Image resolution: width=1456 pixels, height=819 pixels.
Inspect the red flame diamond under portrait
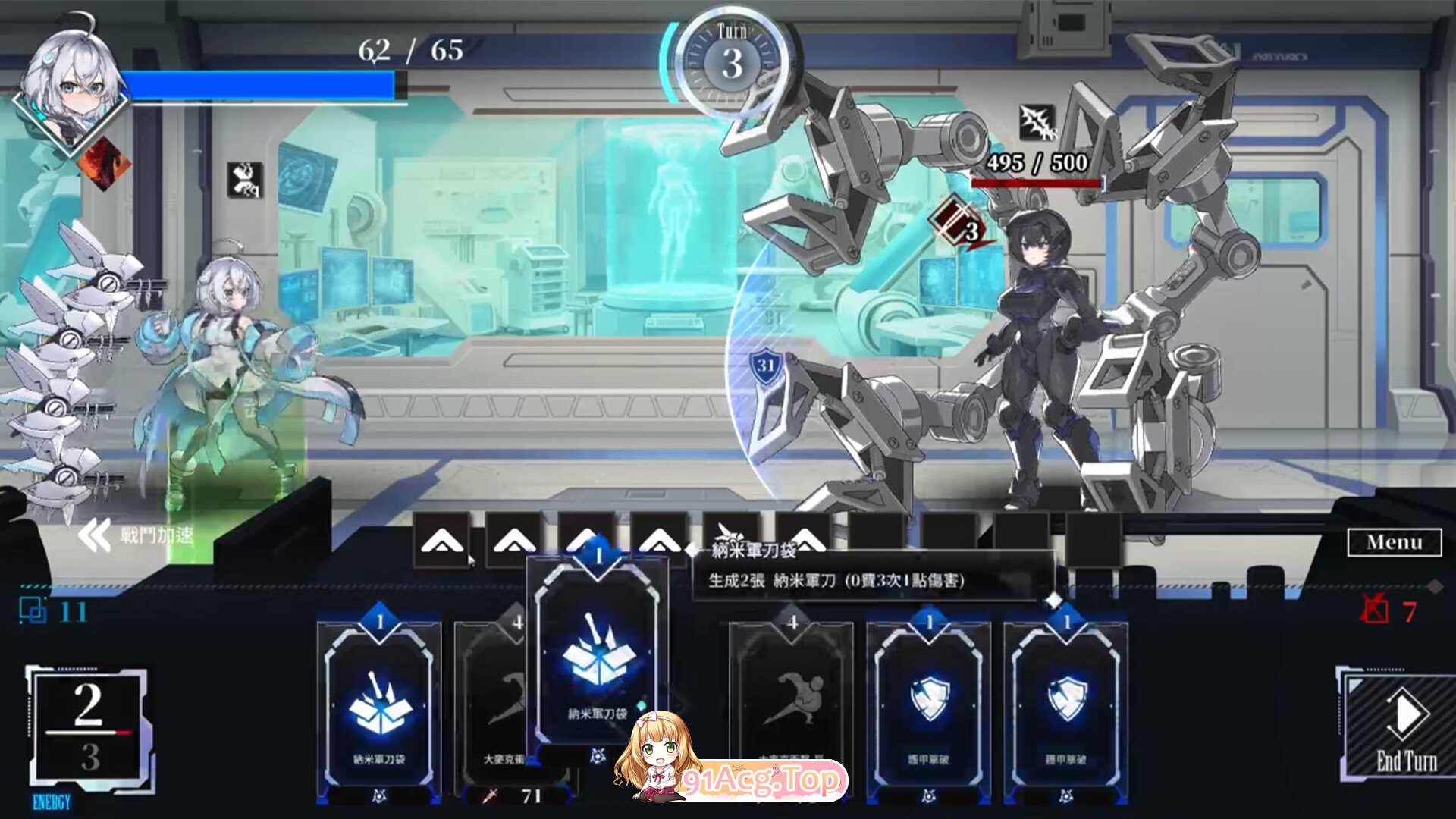(x=104, y=163)
